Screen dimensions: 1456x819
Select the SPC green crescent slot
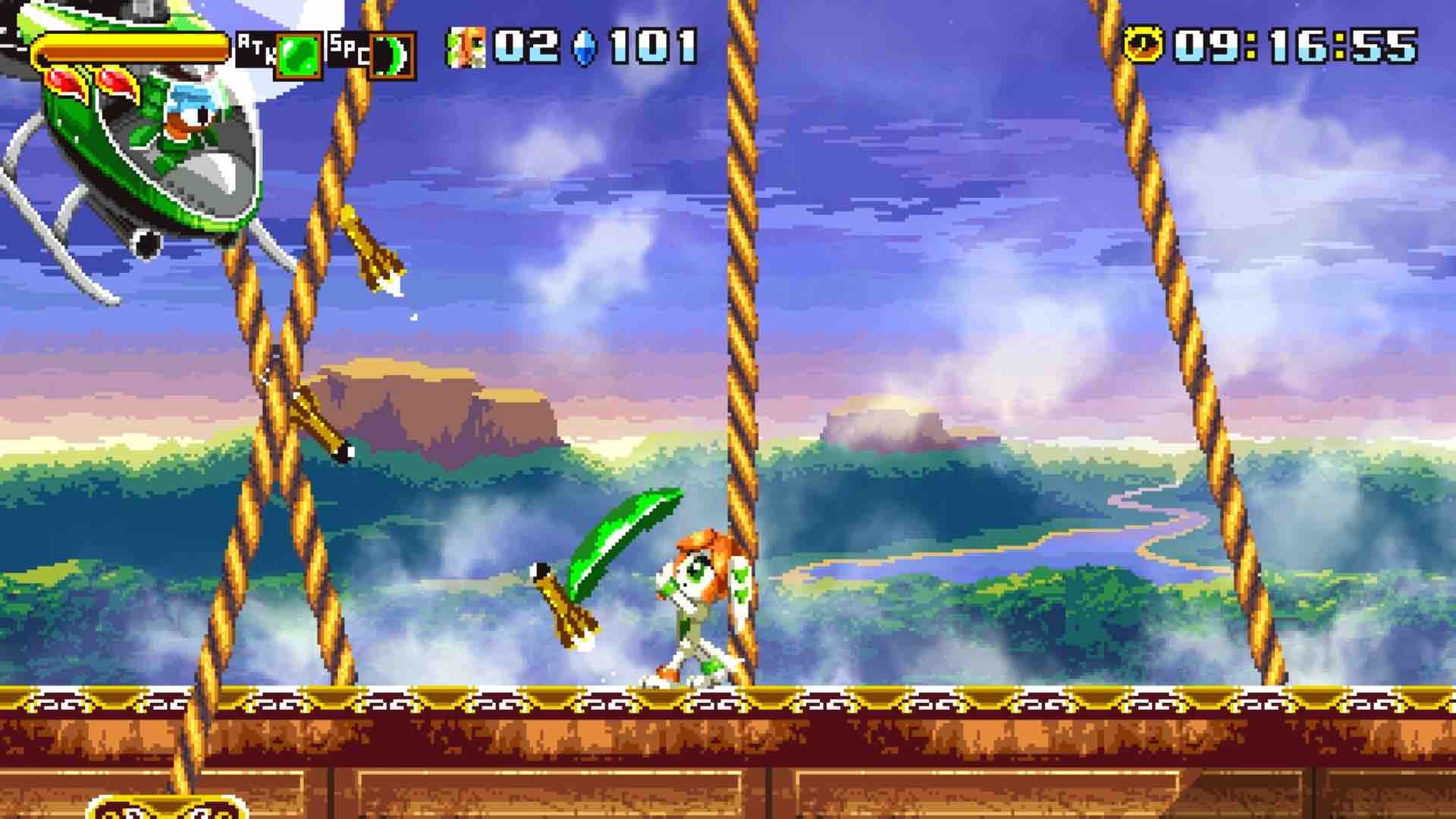coord(392,55)
